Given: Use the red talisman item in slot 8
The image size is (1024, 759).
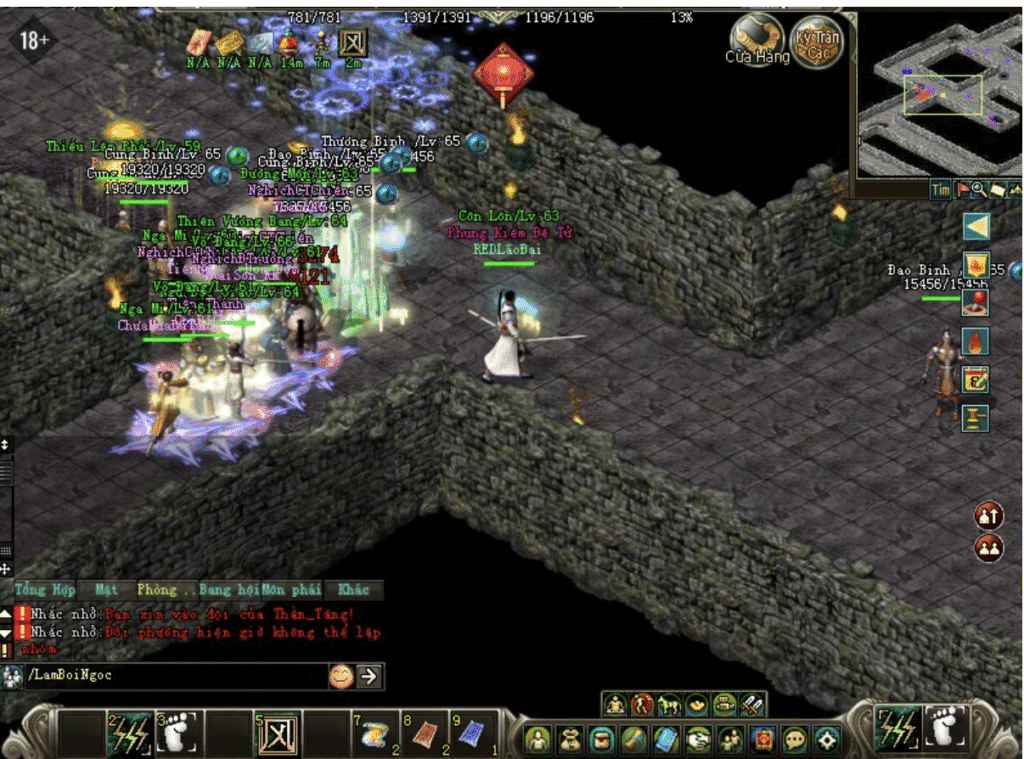Looking at the screenshot, I should pyautogui.click(x=424, y=735).
